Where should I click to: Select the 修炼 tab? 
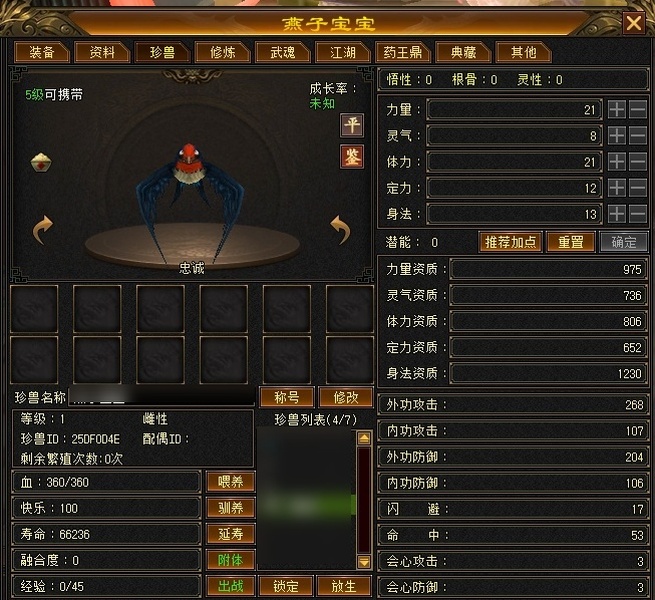(x=216, y=52)
